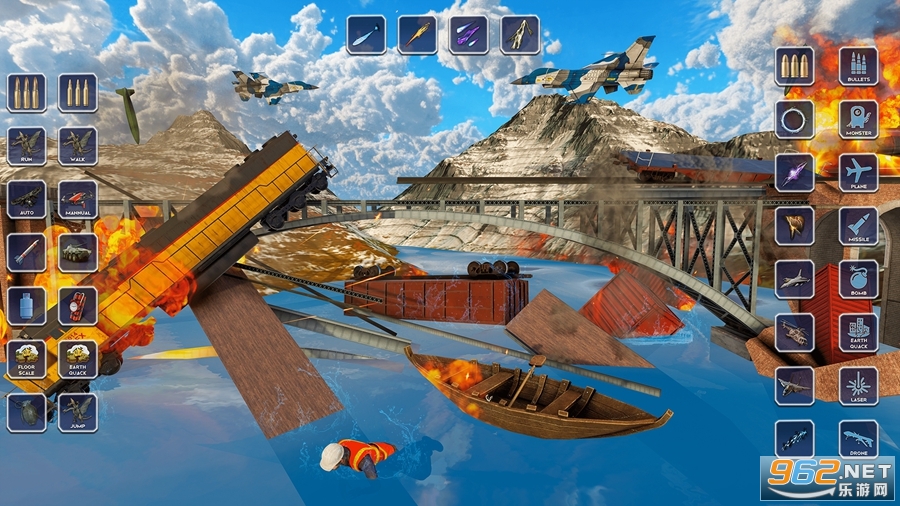Click the Jump button

77,412
